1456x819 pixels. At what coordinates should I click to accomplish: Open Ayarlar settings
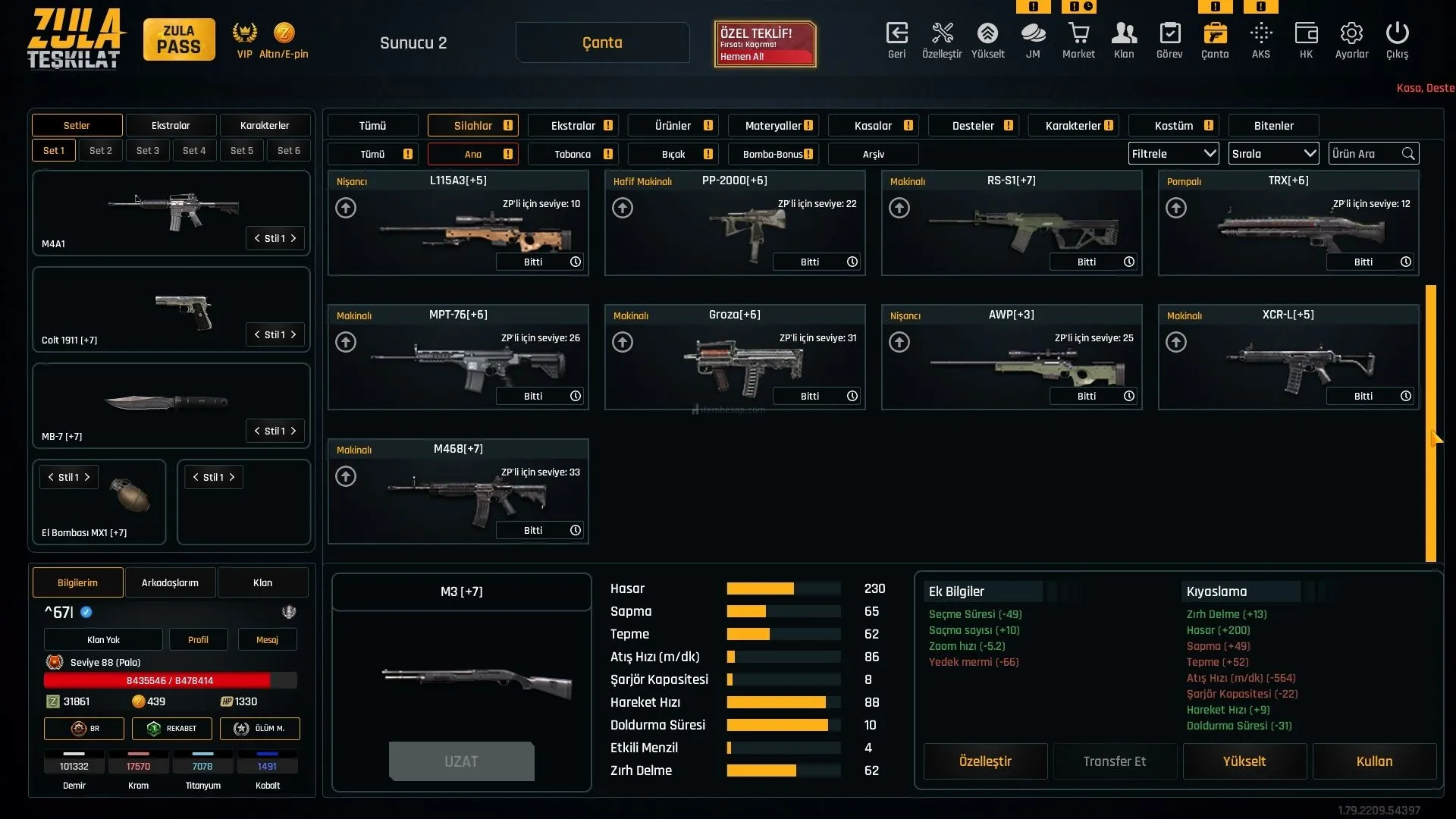coord(1351,40)
